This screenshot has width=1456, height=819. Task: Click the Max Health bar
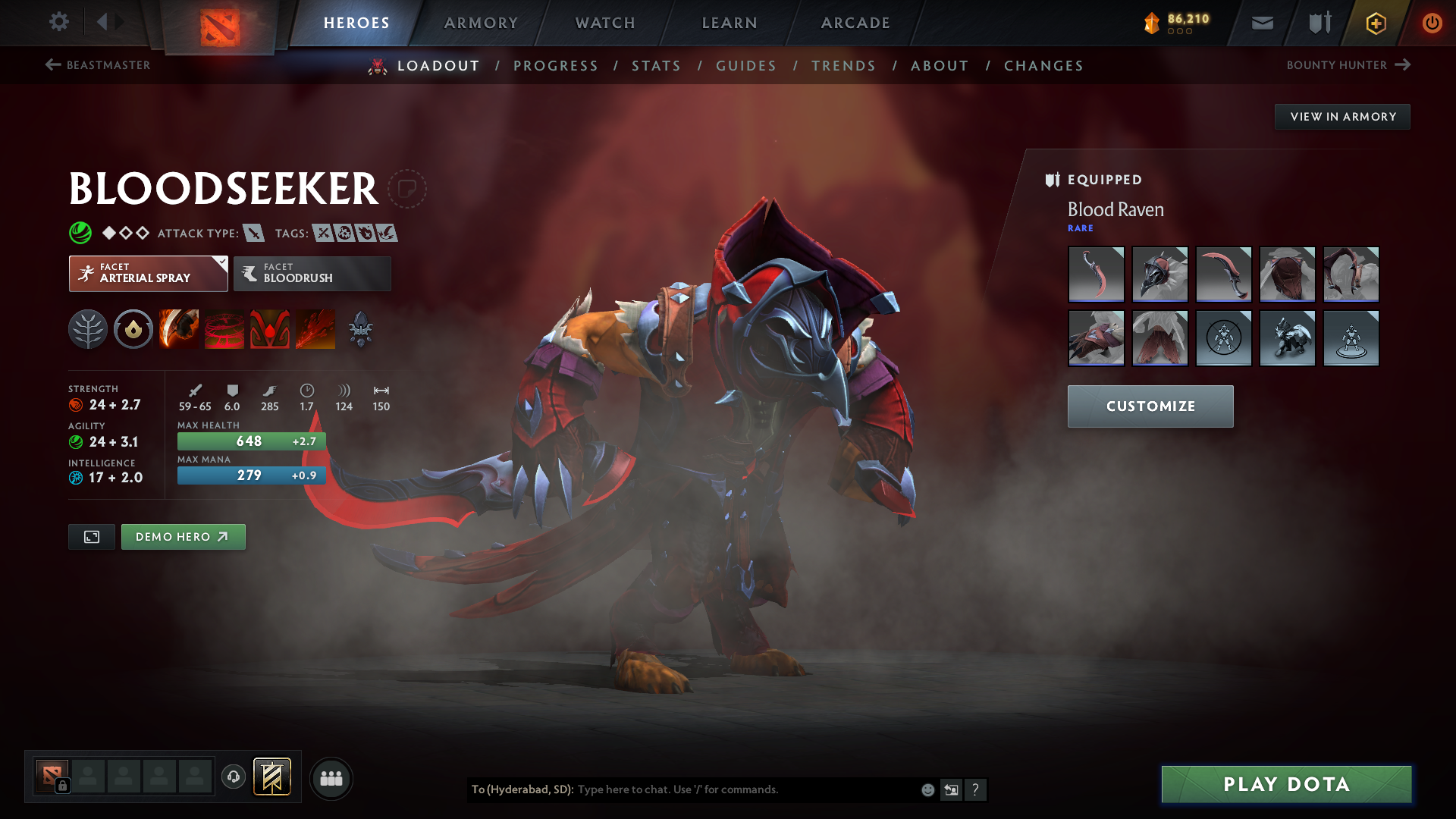(x=251, y=441)
